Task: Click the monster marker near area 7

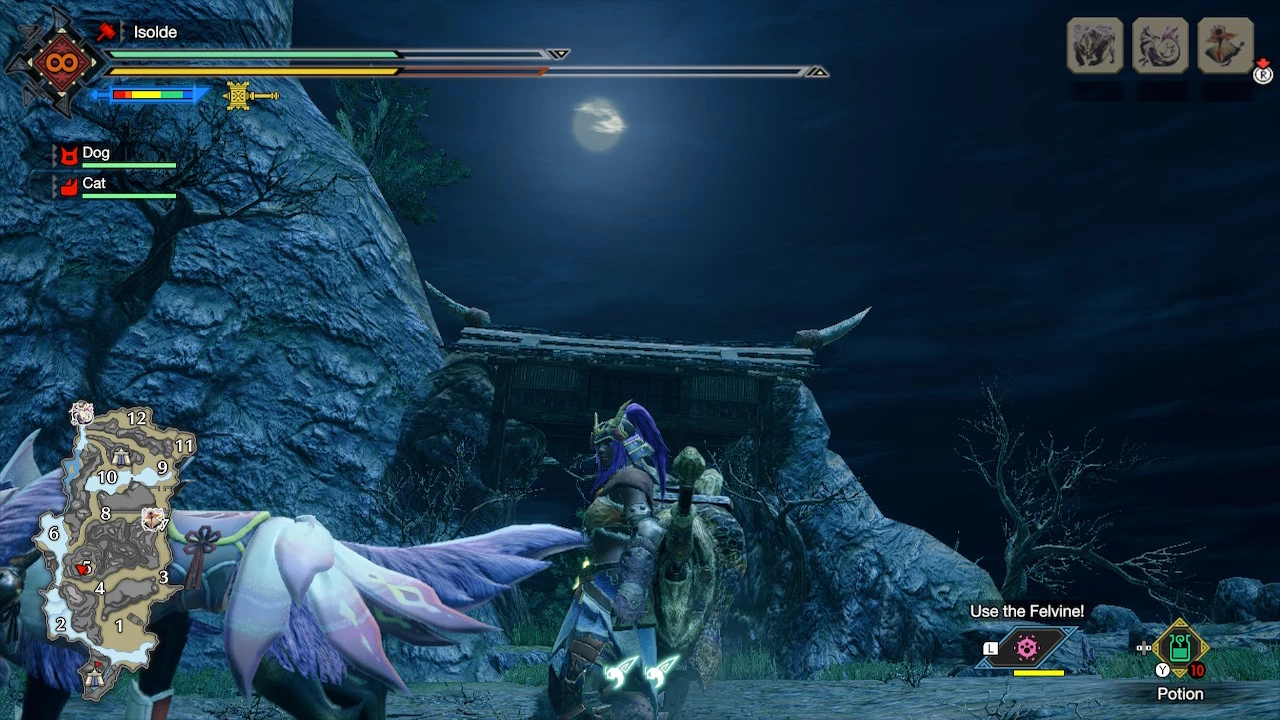Action: [153, 517]
